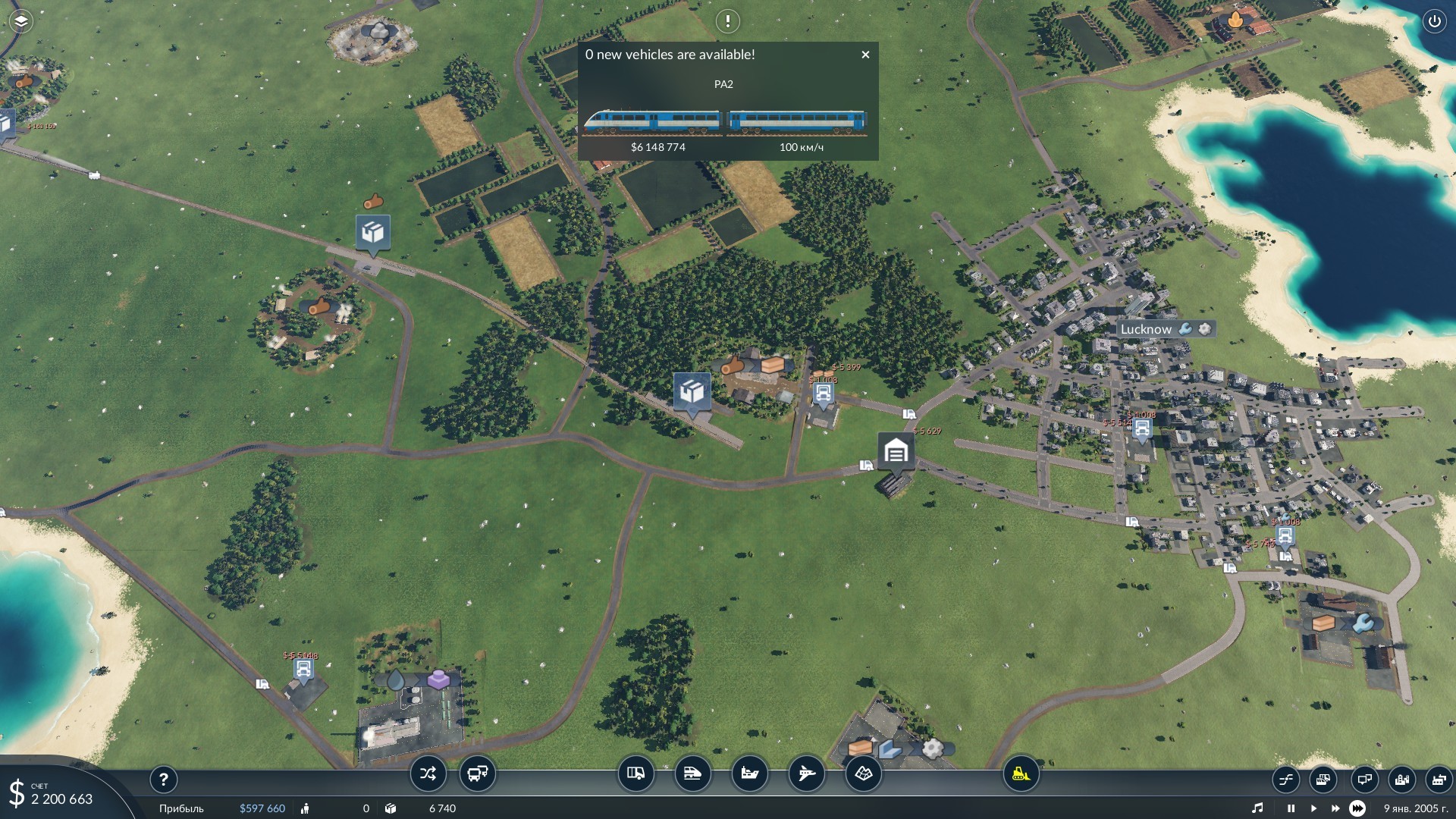Open the towns list buildings icon
The image size is (1456, 819).
[1401, 779]
